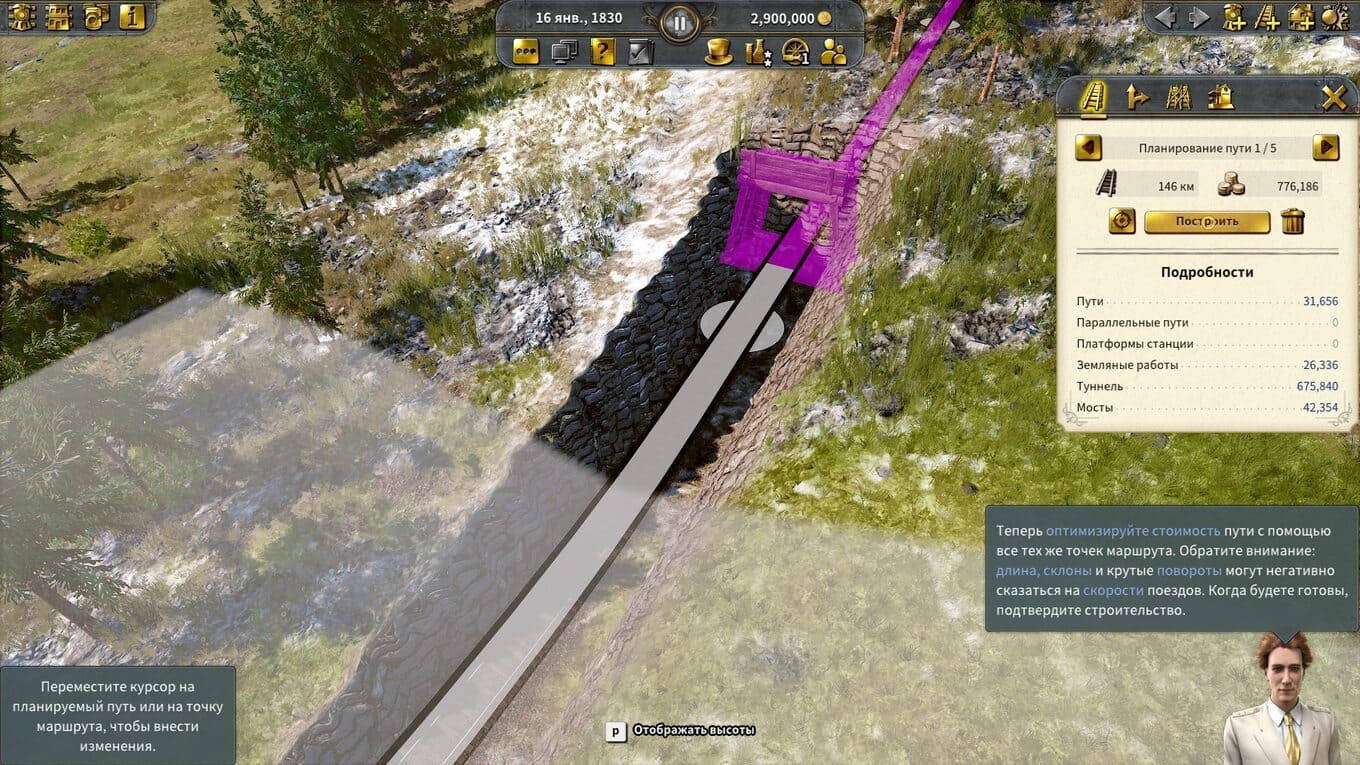The image size is (1360, 765).
Task: Center the view using the target icon button
Action: (1122, 221)
